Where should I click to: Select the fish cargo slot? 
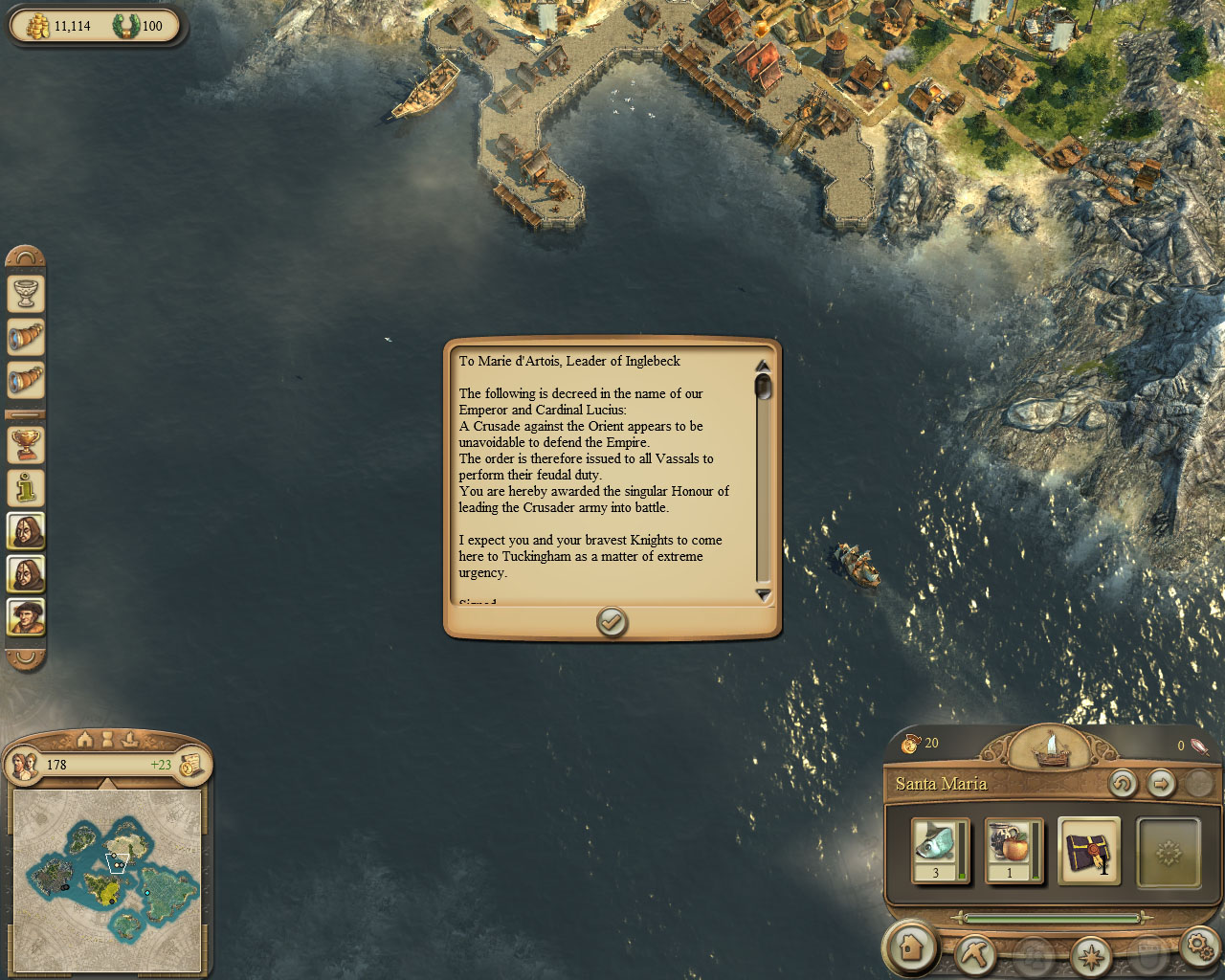pyautogui.click(x=940, y=850)
